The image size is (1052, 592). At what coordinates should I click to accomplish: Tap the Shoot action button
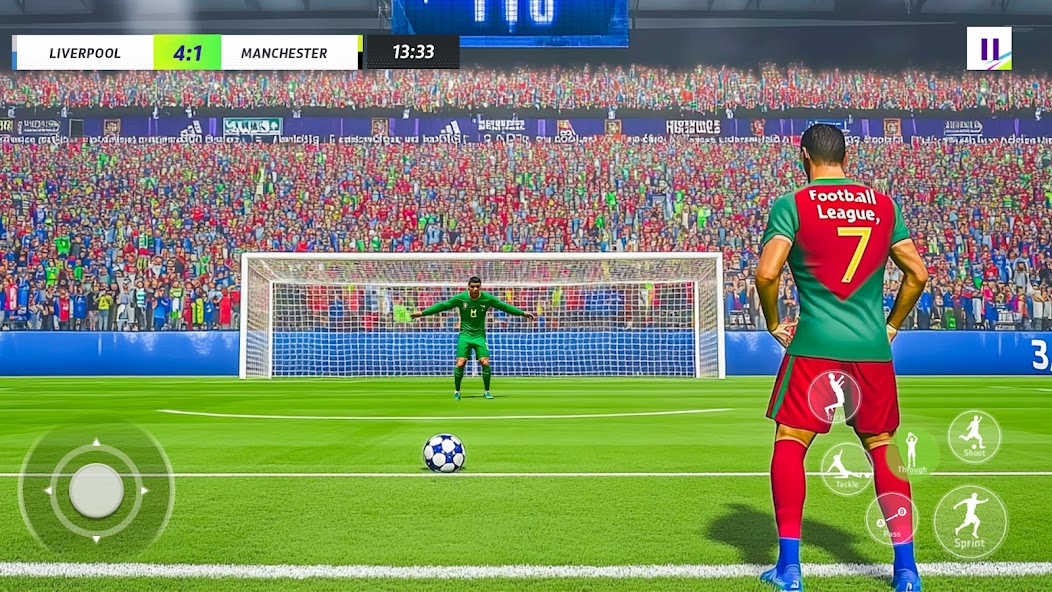pyautogui.click(x=973, y=436)
